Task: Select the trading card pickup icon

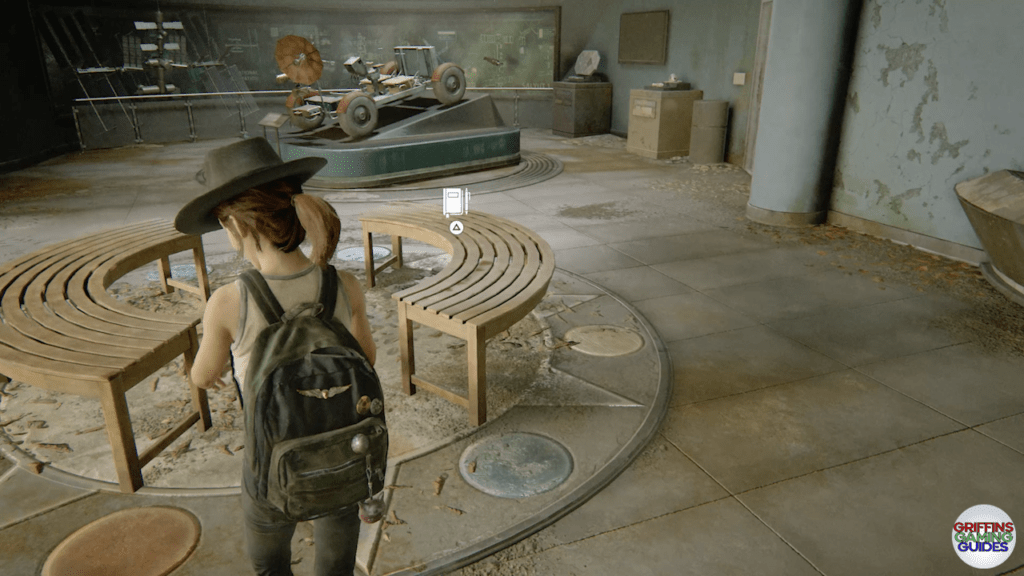Action: [x=455, y=201]
